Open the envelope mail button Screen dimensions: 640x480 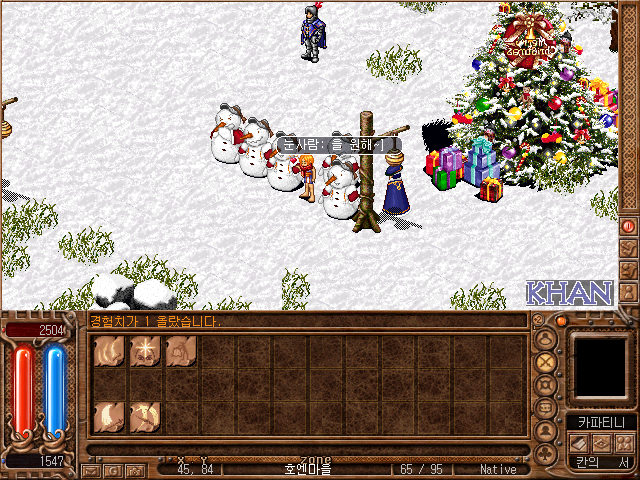tap(91, 469)
